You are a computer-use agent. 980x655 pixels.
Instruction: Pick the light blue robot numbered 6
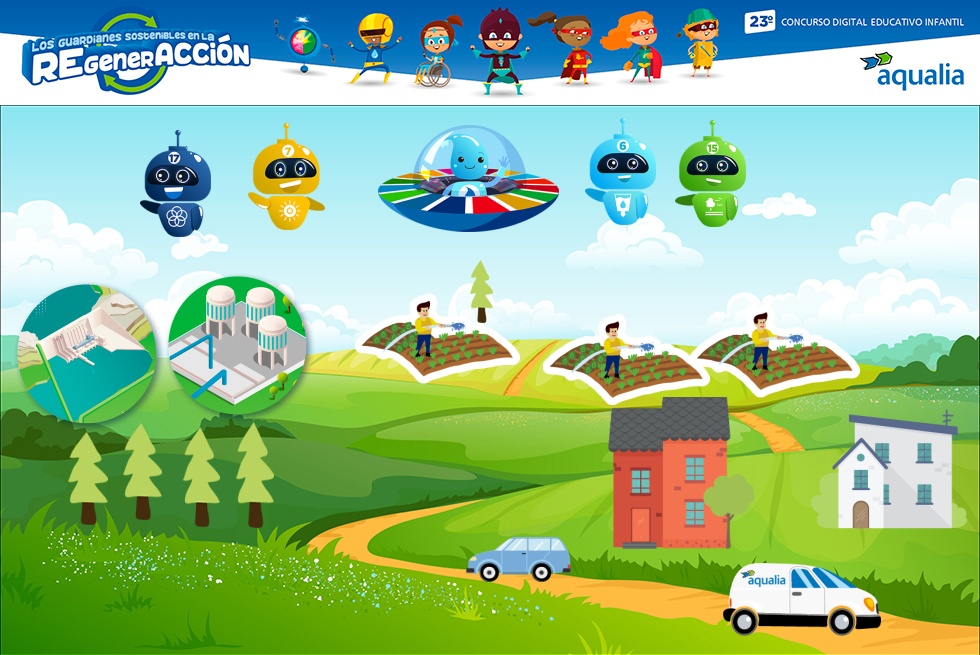pyautogui.click(x=622, y=177)
